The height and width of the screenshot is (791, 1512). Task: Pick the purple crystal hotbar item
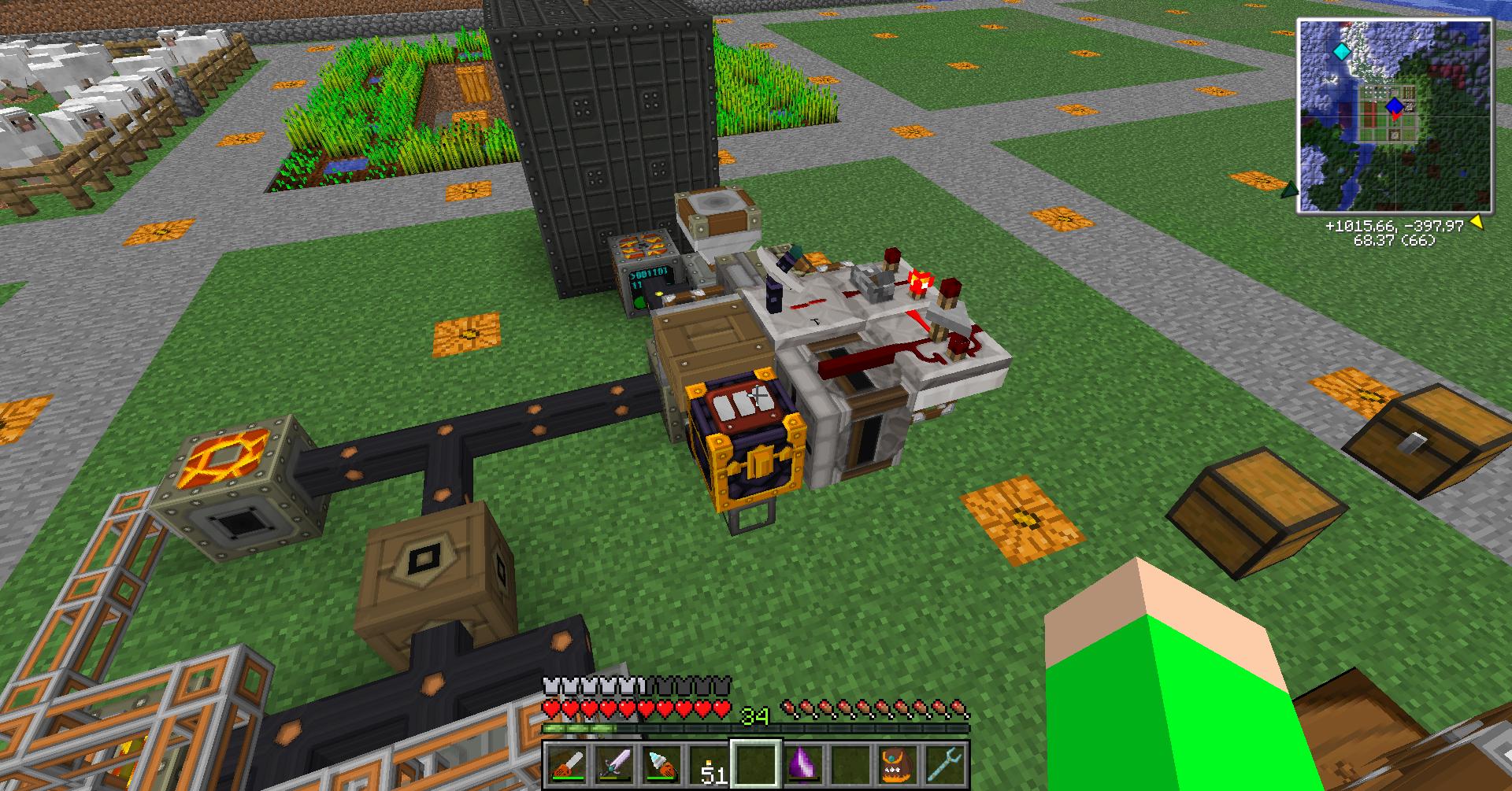click(x=803, y=764)
